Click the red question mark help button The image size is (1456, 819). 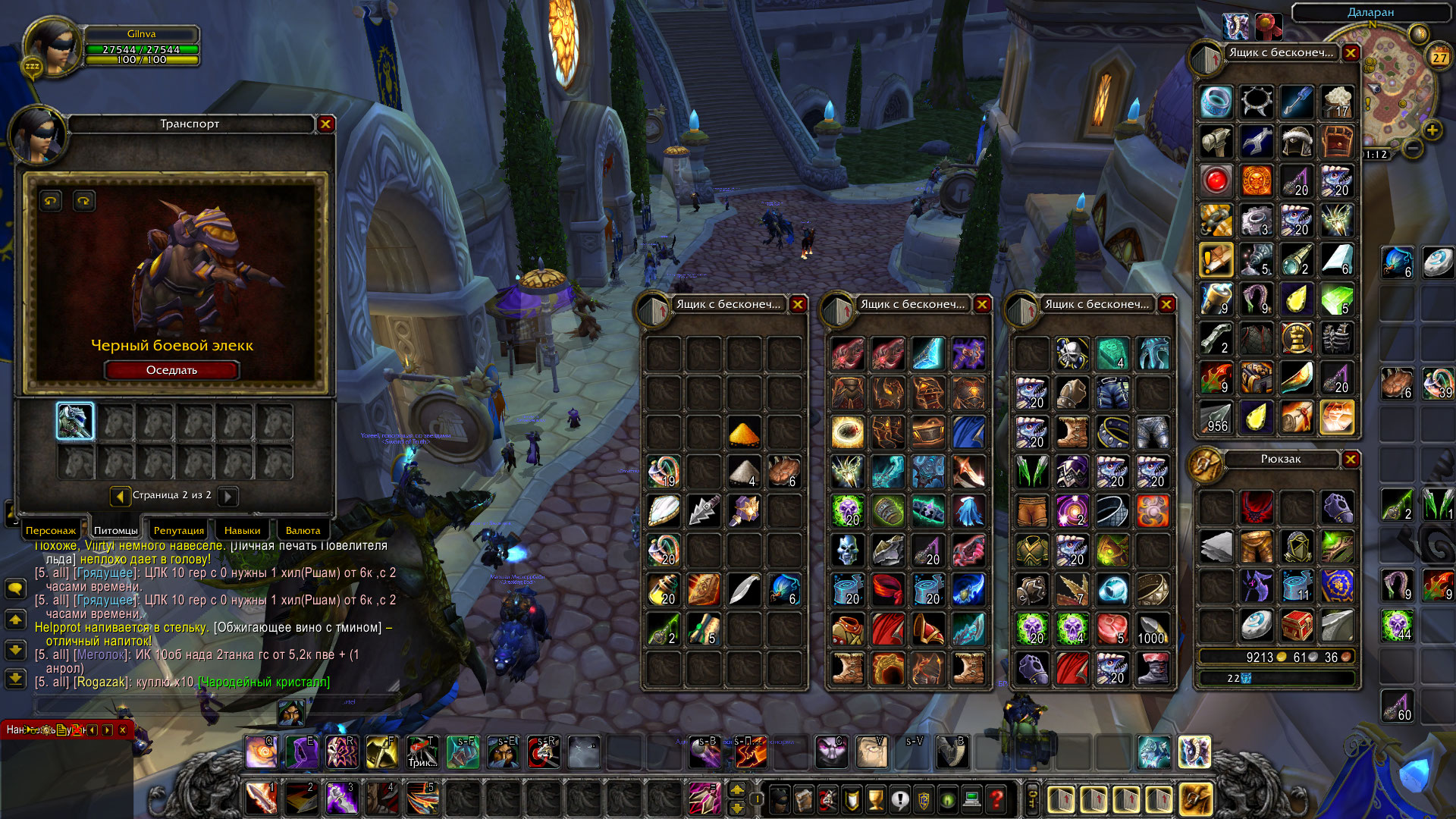[996, 799]
